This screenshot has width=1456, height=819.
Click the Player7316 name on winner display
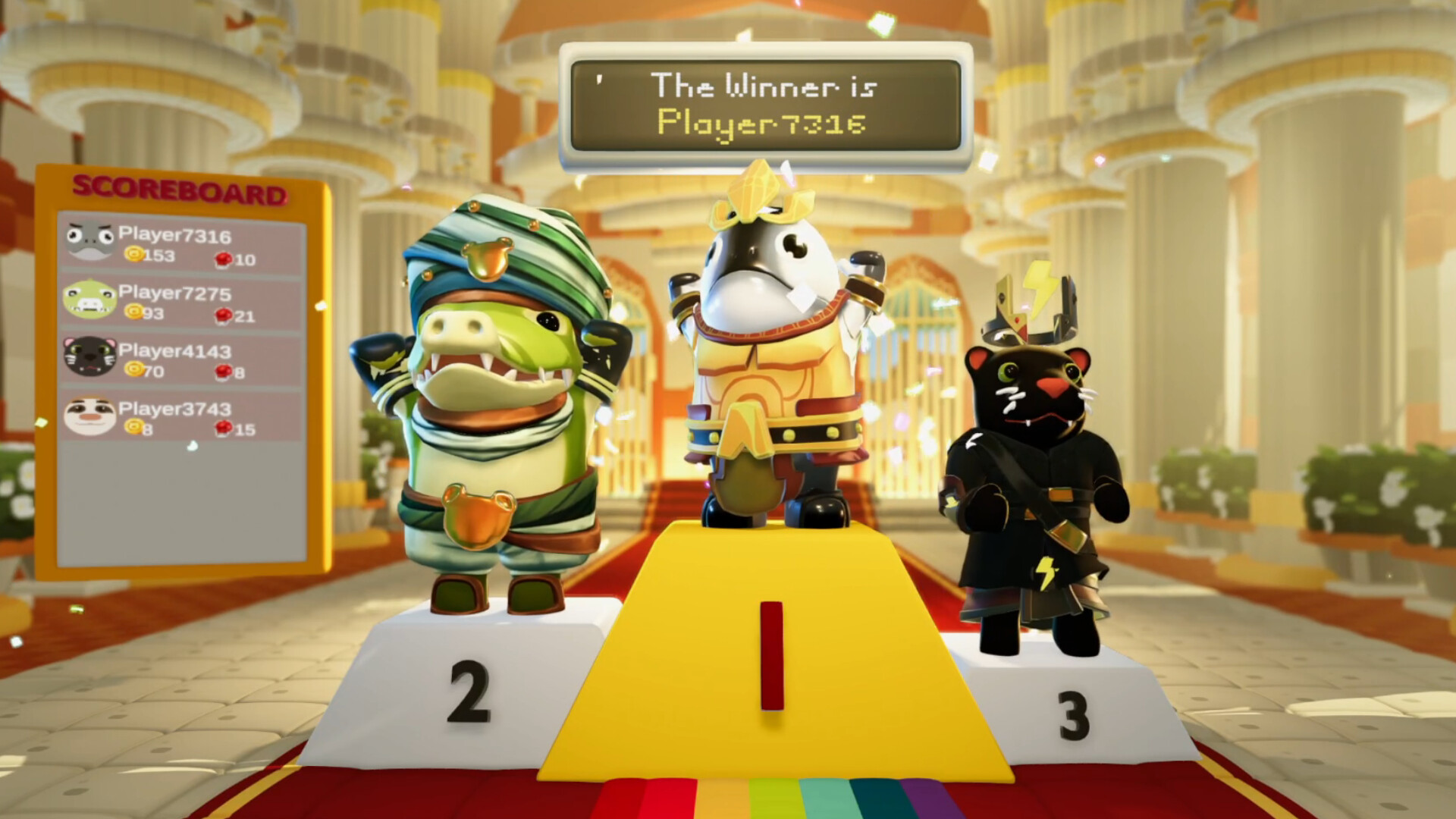coord(763,121)
